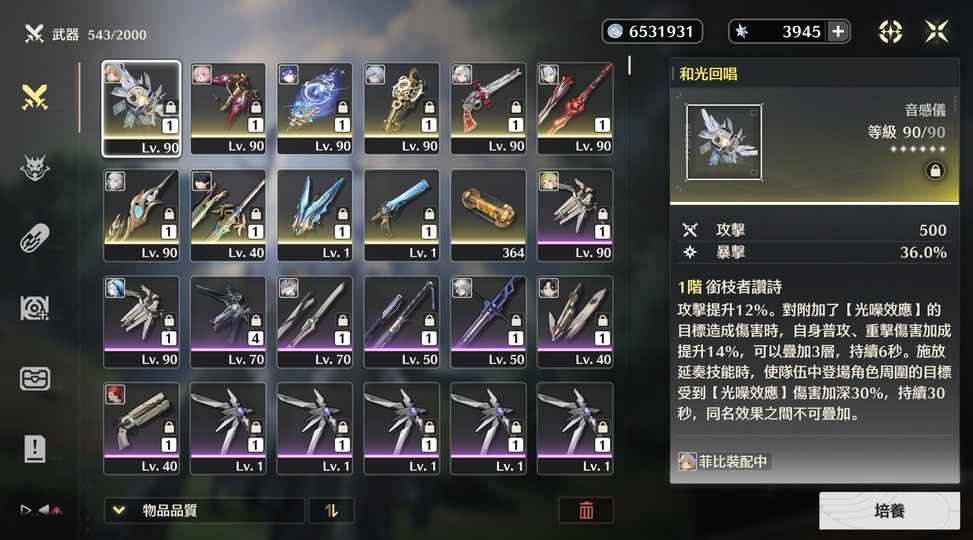Choose the blue swirling orb weapon
973x540 pixels.
[315, 108]
